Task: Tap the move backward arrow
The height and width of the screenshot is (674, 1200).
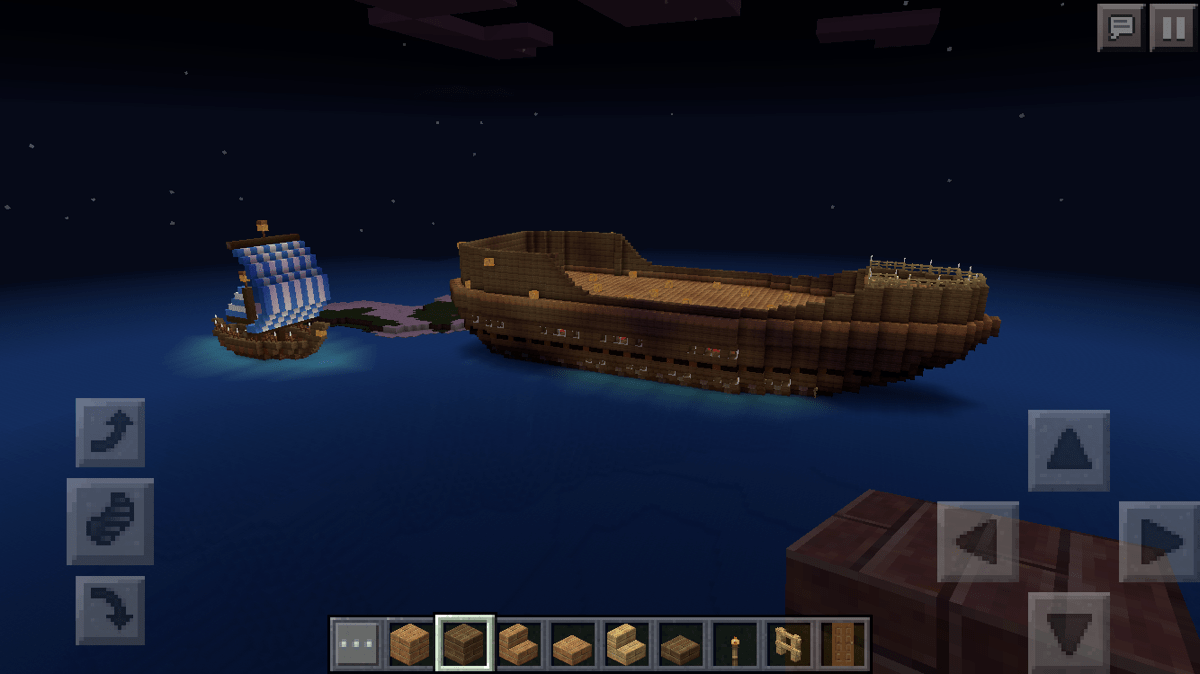Action: 1068,630
